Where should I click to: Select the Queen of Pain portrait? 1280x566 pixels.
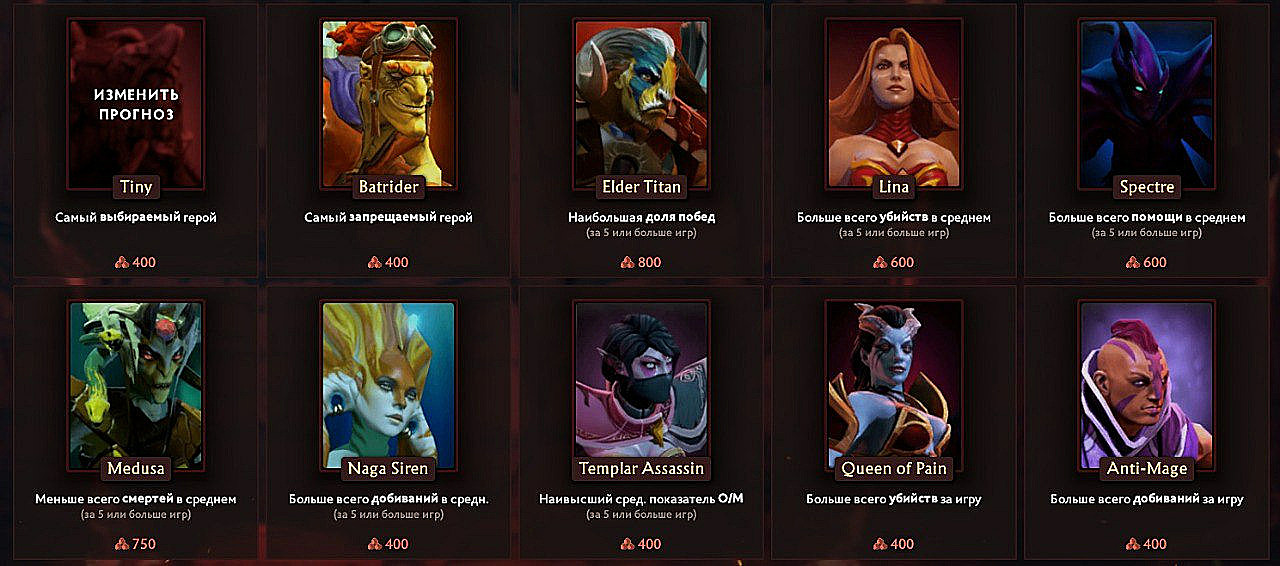(x=894, y=384)
